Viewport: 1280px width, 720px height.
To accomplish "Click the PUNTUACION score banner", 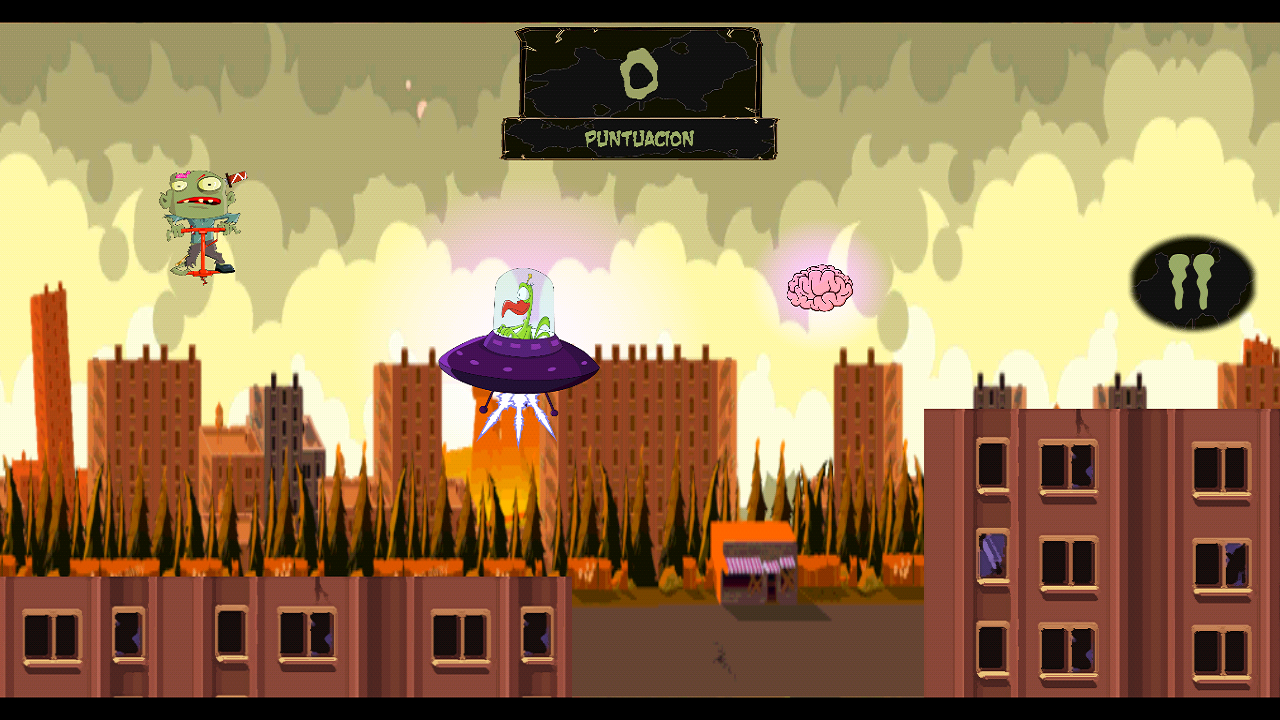I will coord(638,140).
